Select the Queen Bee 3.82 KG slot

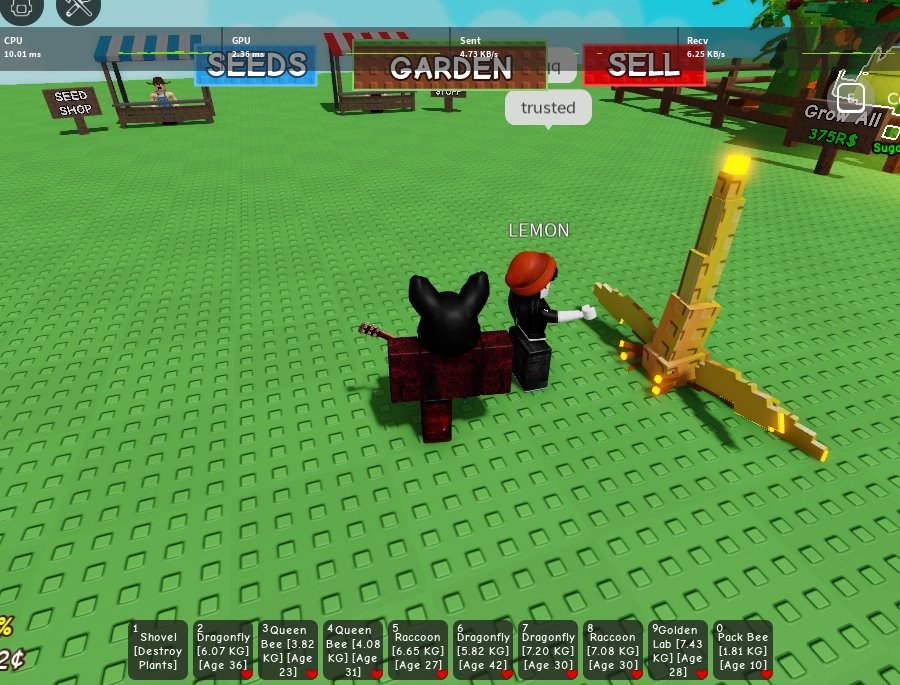tap(288, 650)
